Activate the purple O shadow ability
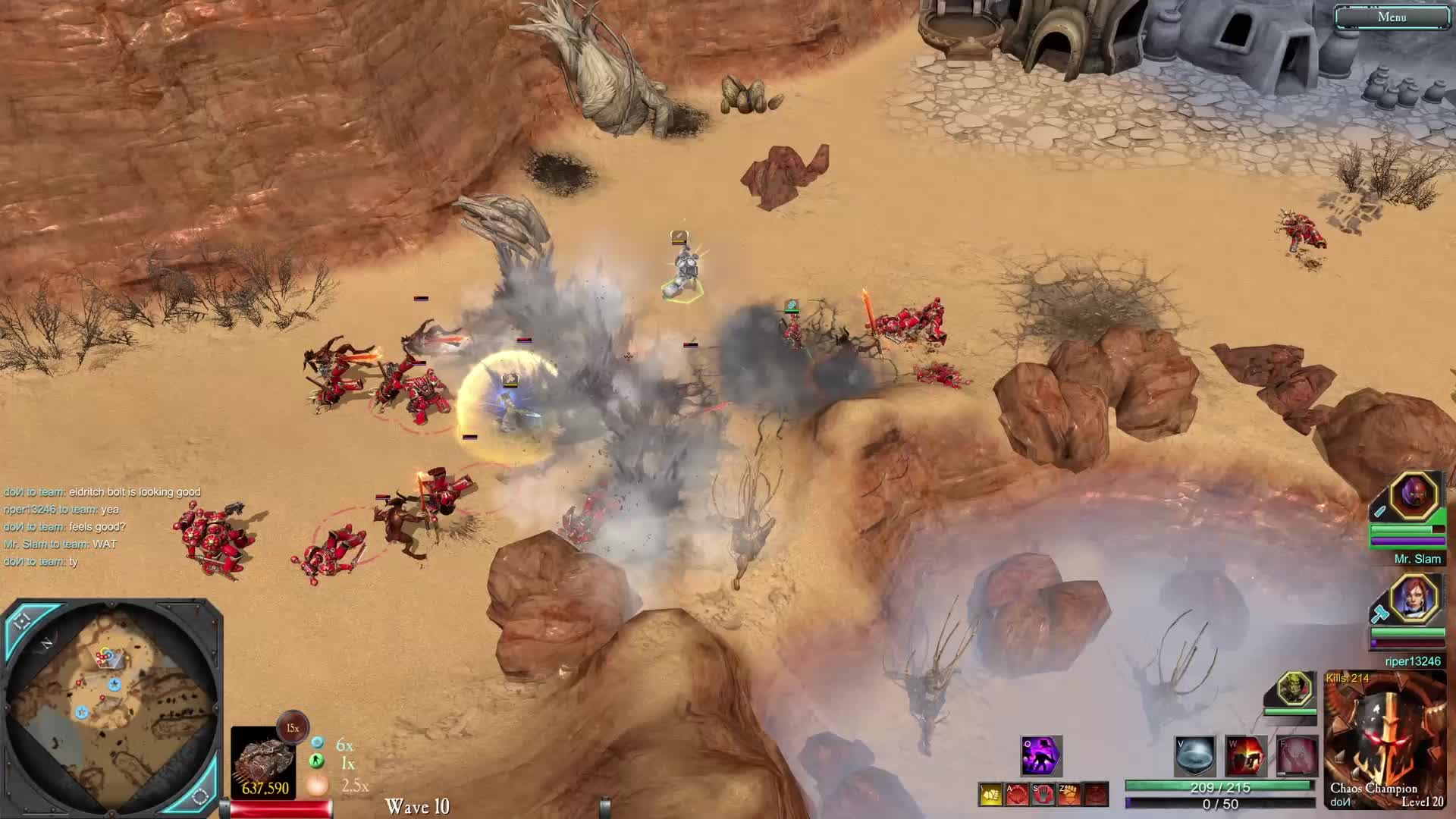The height and width of the screenshot is (819, 1456). point(1042,755)
